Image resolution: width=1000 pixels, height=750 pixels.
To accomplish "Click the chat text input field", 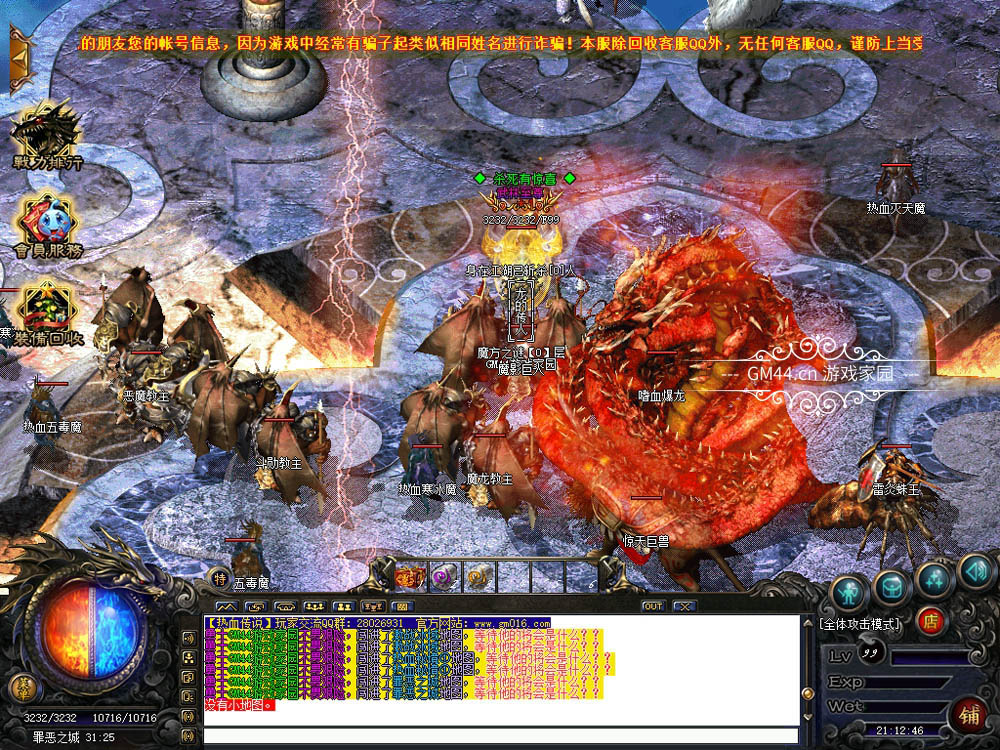I will pyautogui.click(x=500, y=736).
